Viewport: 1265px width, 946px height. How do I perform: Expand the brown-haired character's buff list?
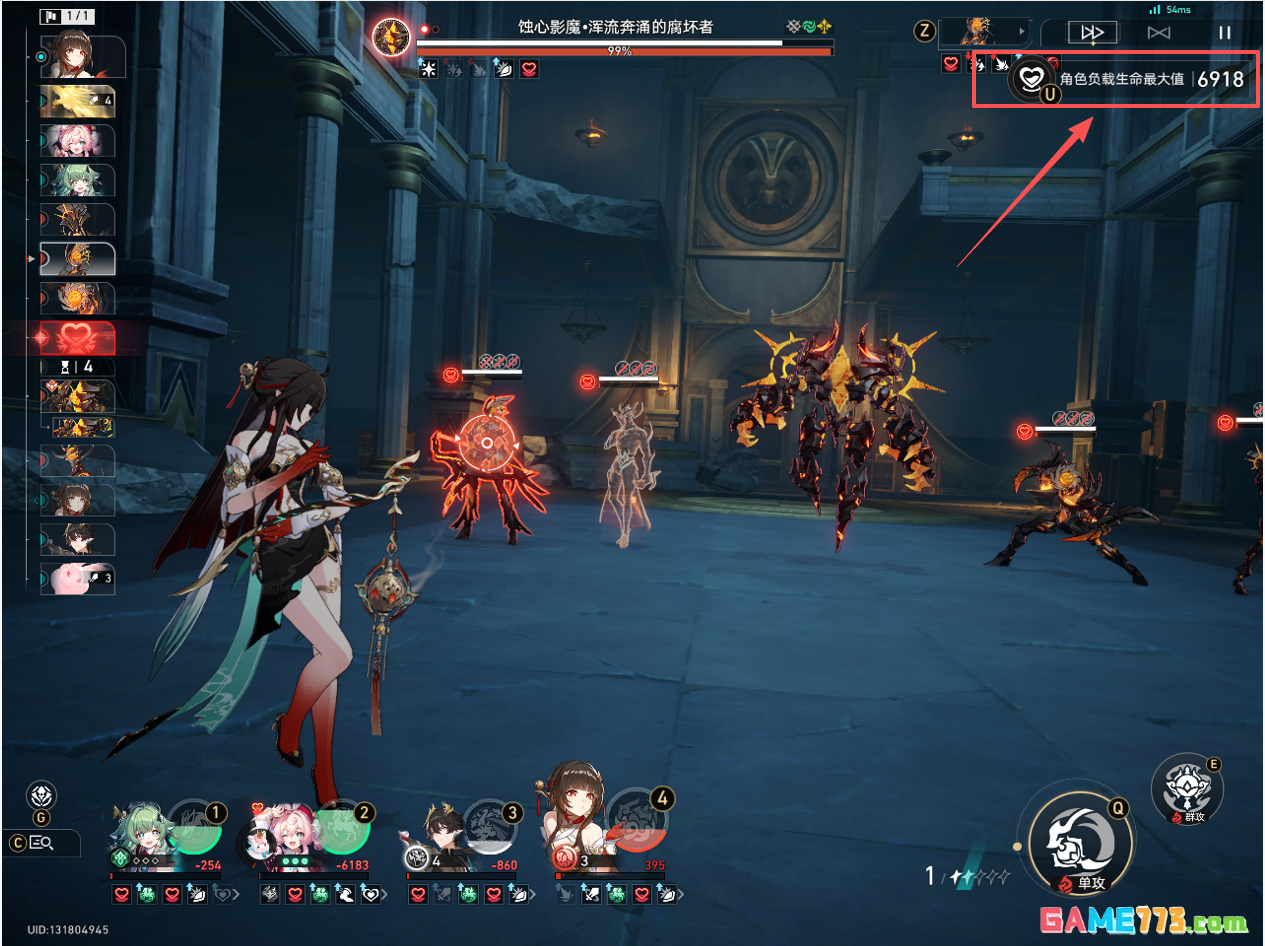(682, 895)
